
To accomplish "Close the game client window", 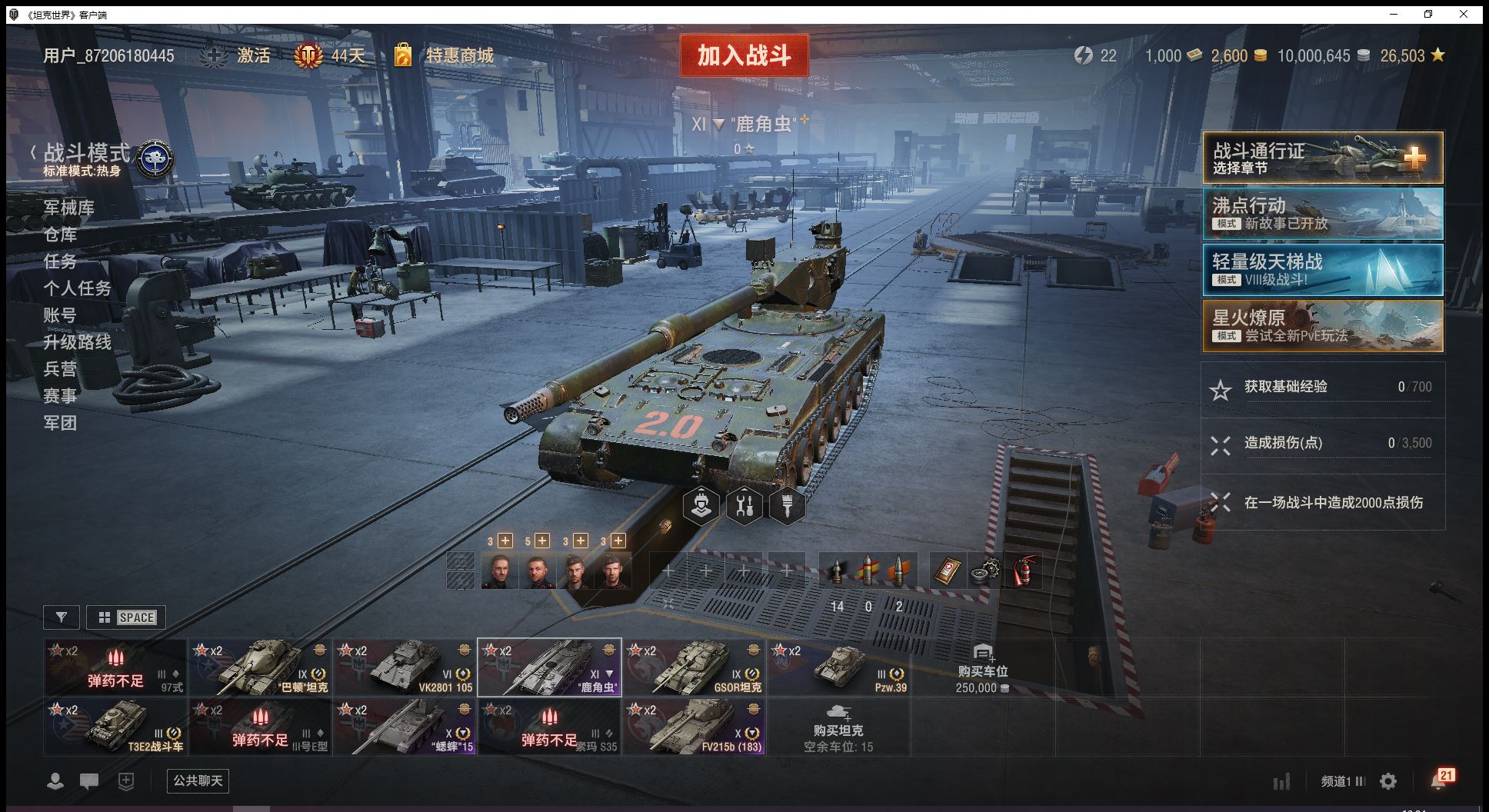I will (x=1464, y=14).
